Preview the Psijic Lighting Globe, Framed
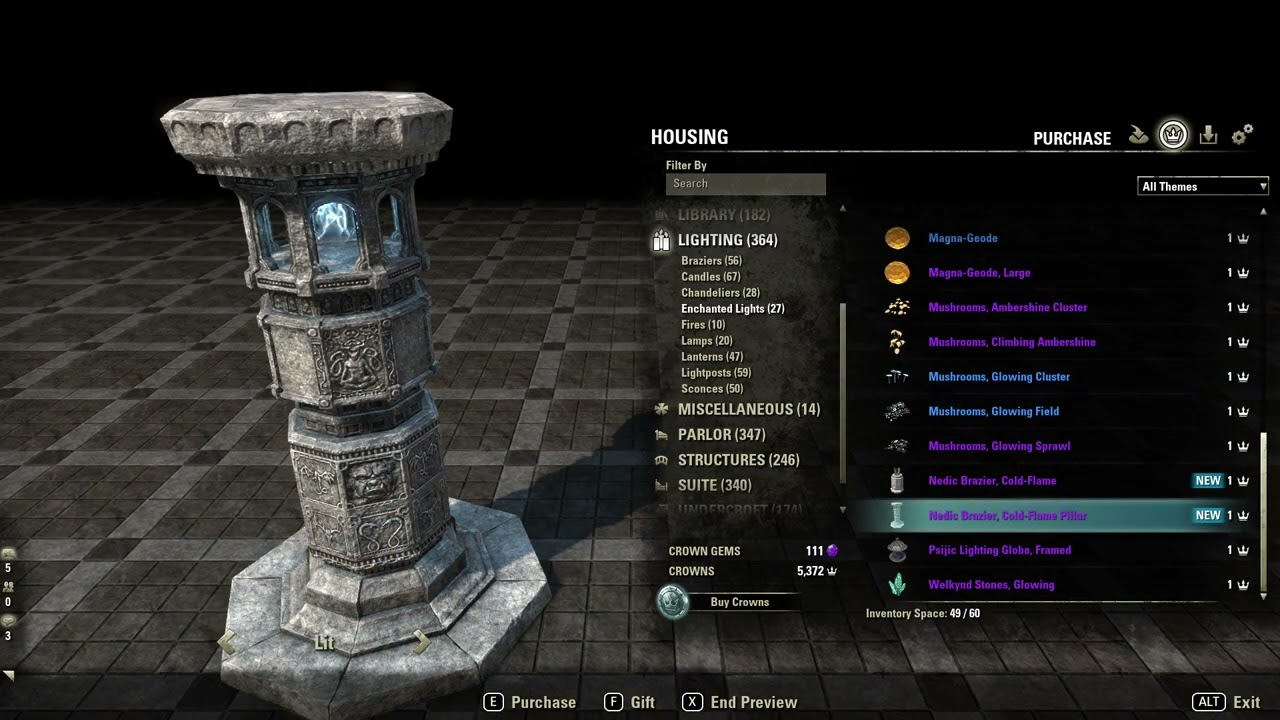 (x=999, y=550)
